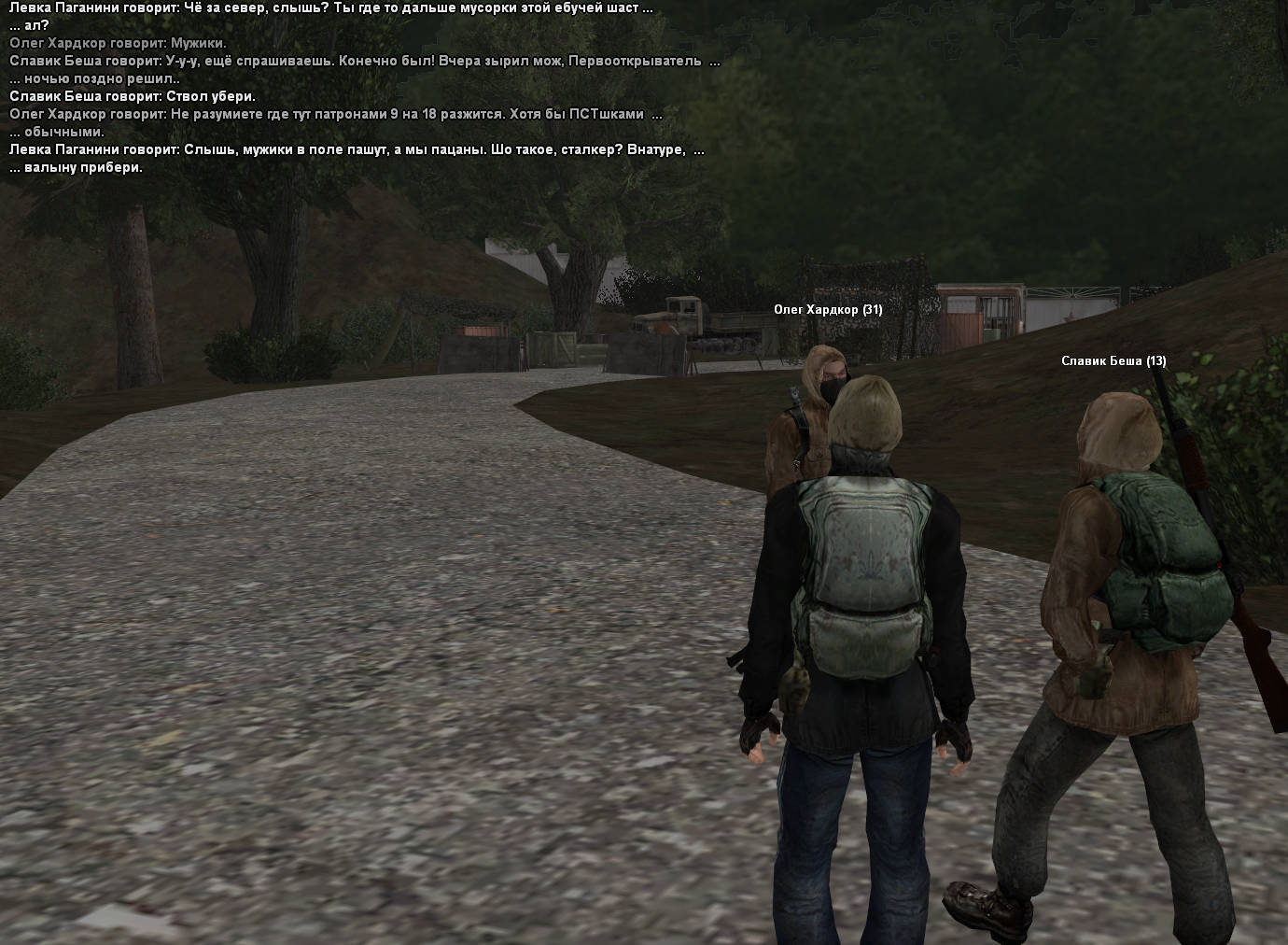The height and width of the screenshot is (945, 1288).
Task: Select the Славик Беша (13) player nametag
Action: tap(1113, 361)
